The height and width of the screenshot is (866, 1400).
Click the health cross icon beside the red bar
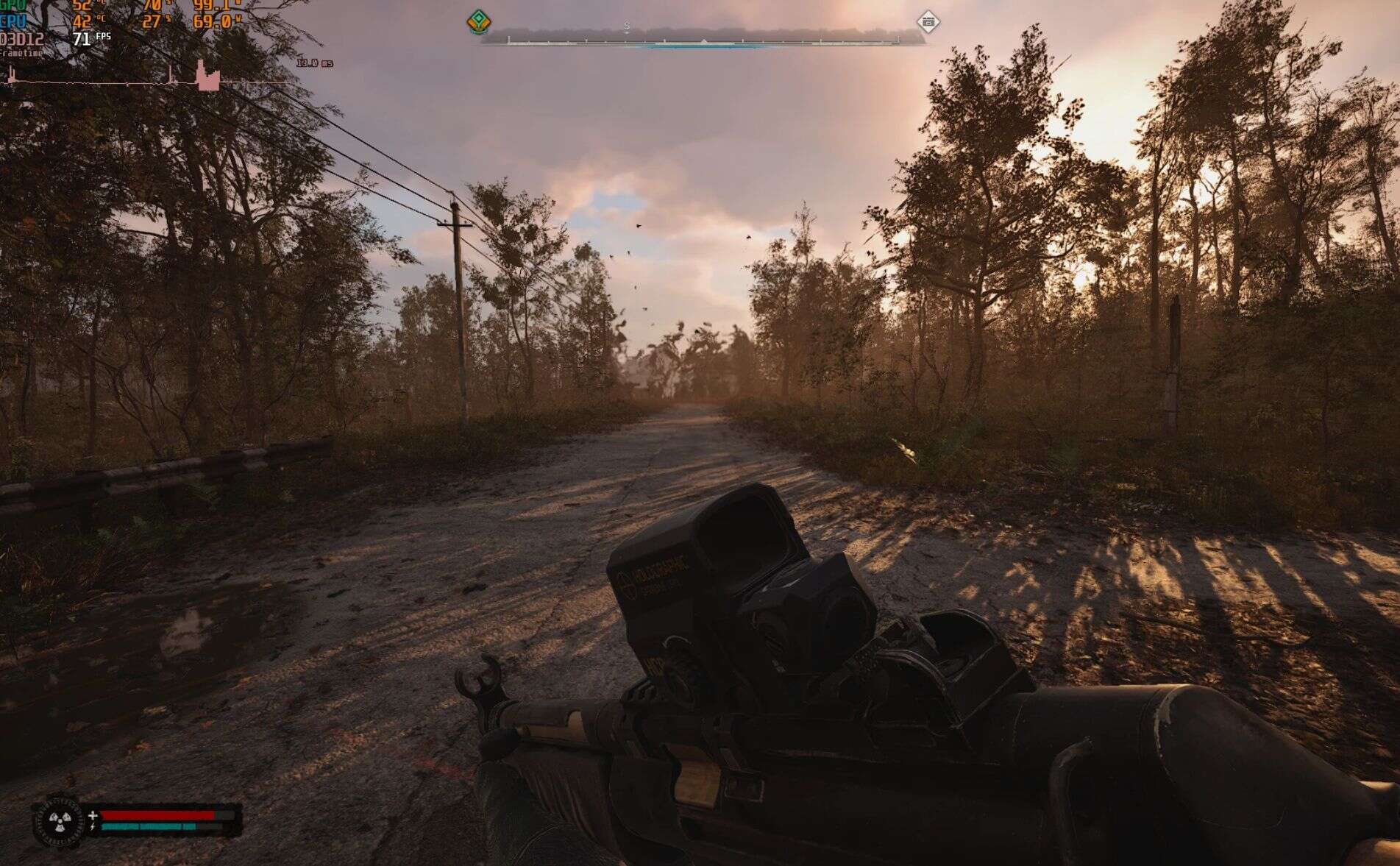pyautogui.click(x=93, y=815)
